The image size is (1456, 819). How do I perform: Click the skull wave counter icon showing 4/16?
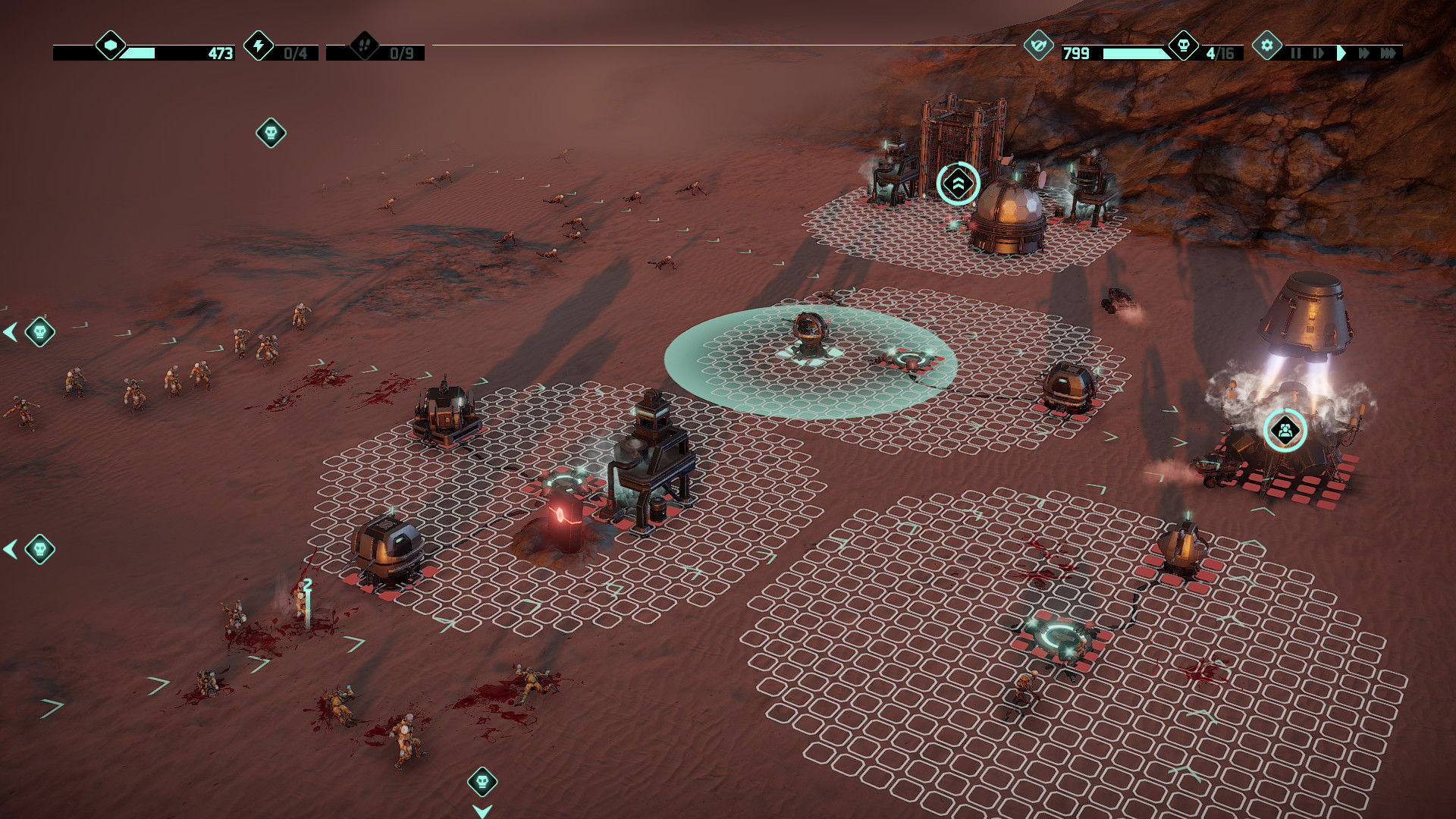(x=1184, y=45)
